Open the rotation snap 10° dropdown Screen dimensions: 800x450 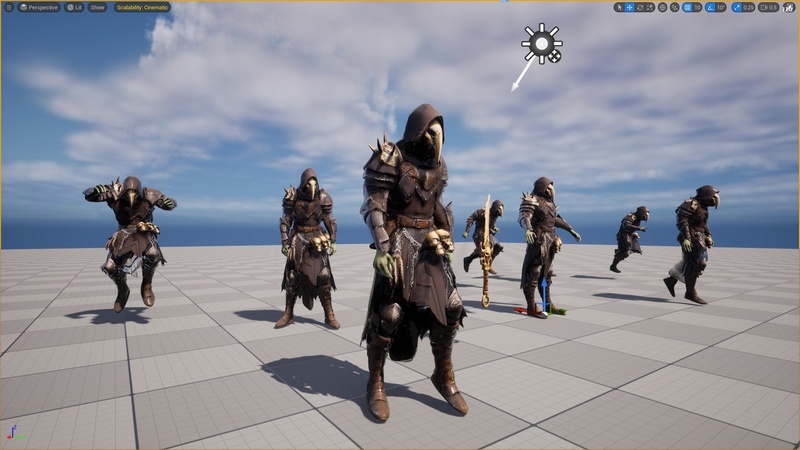pos(722,7)
